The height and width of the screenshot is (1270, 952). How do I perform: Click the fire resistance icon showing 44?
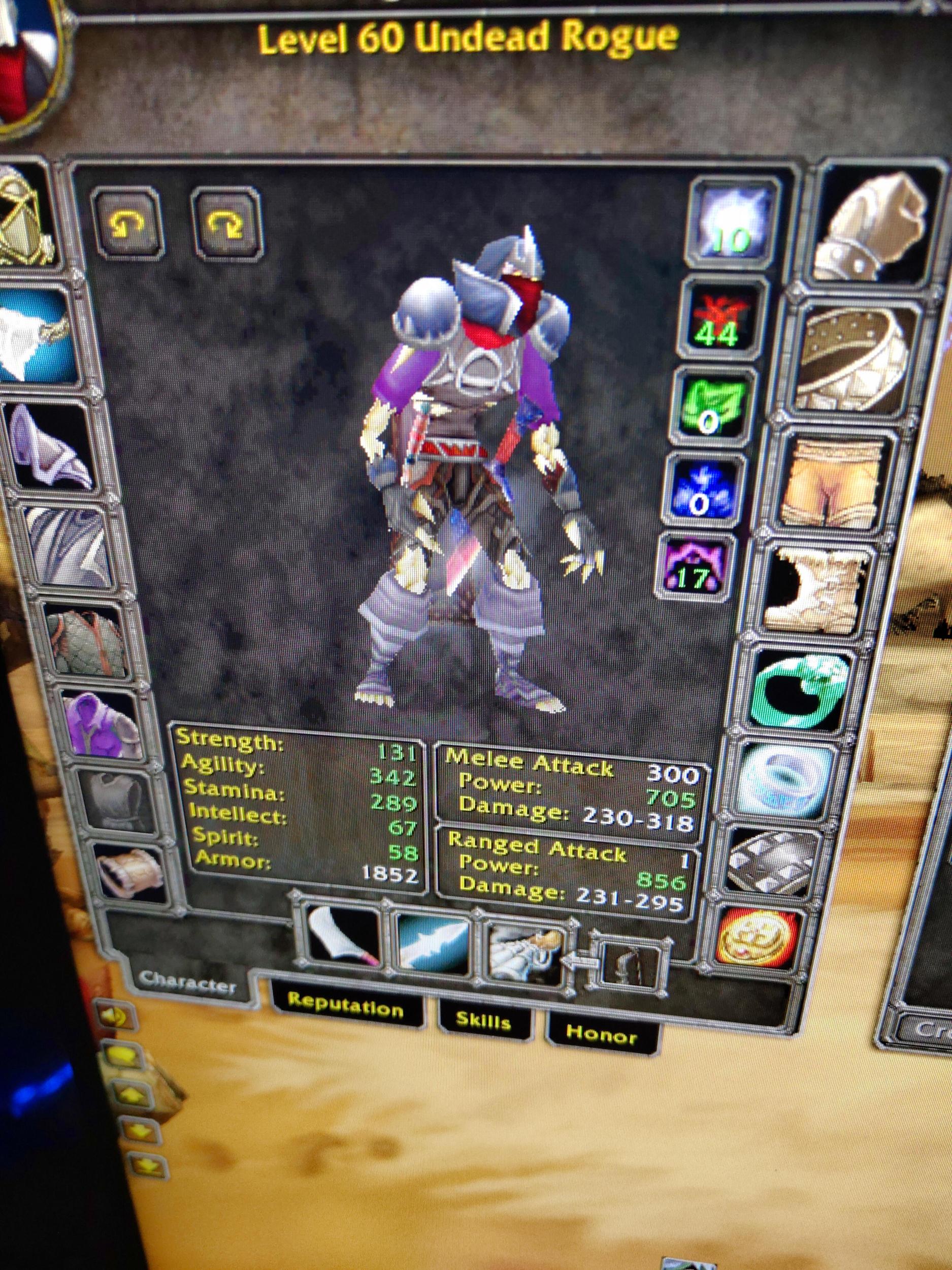tap(720, 319)
